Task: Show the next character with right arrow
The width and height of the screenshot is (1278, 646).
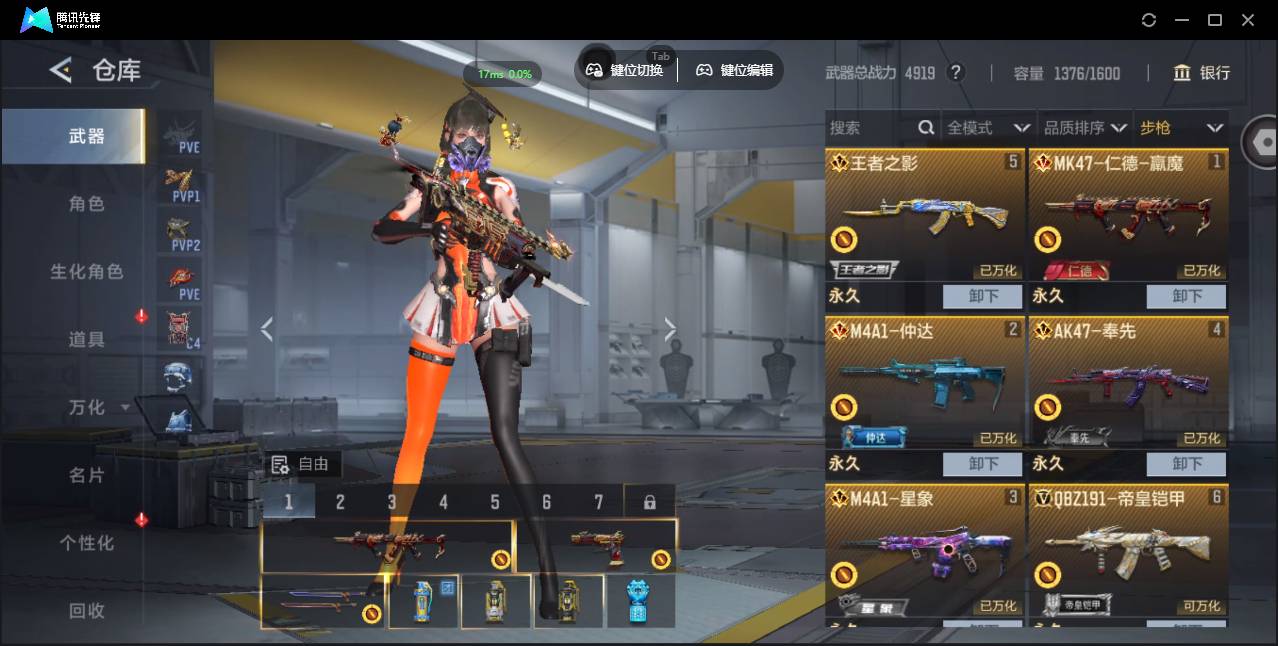Action: [x=670, y=330]
